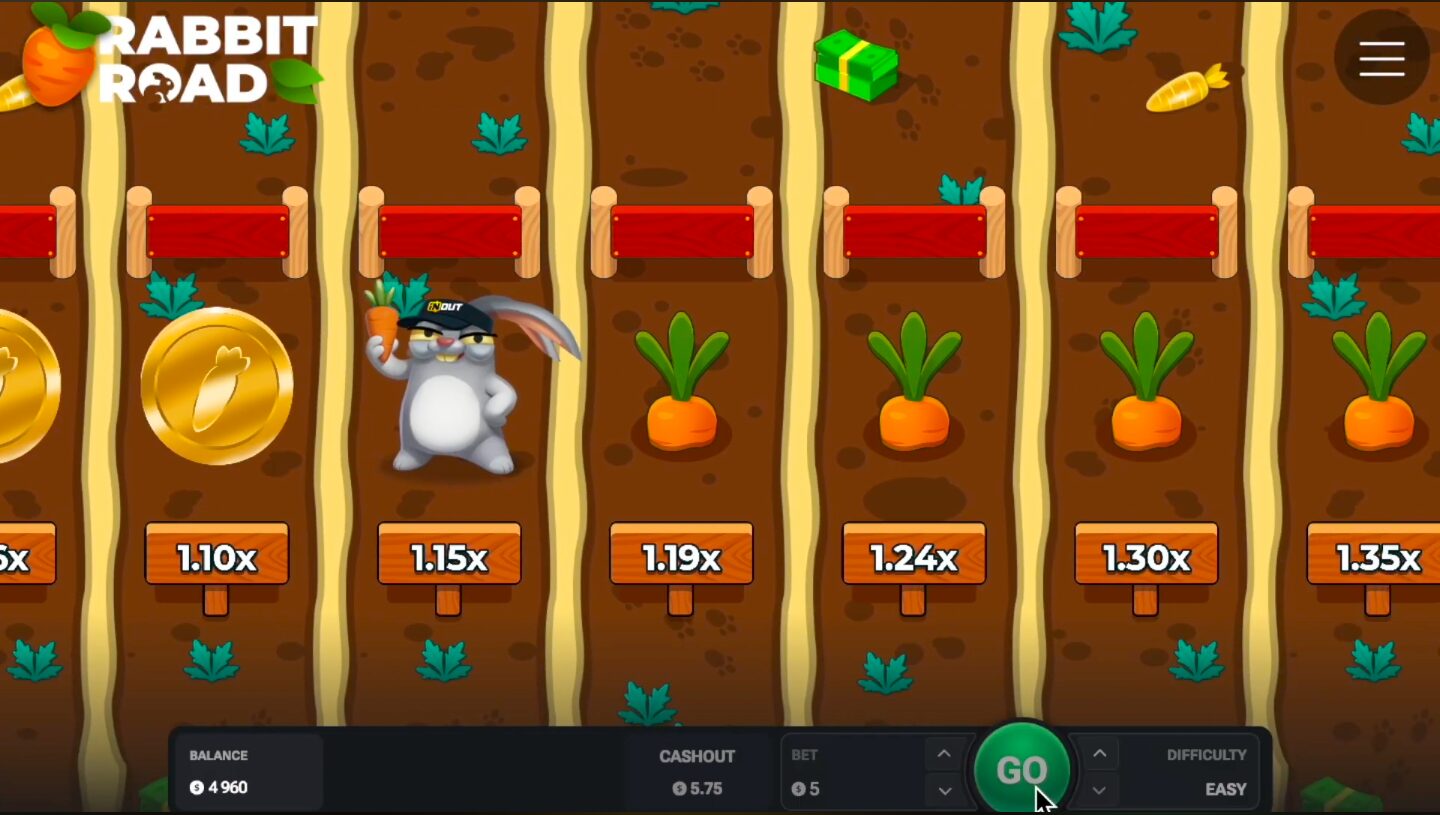
Task: Lower the difficulty using the down chevron
Action: 1100,789
